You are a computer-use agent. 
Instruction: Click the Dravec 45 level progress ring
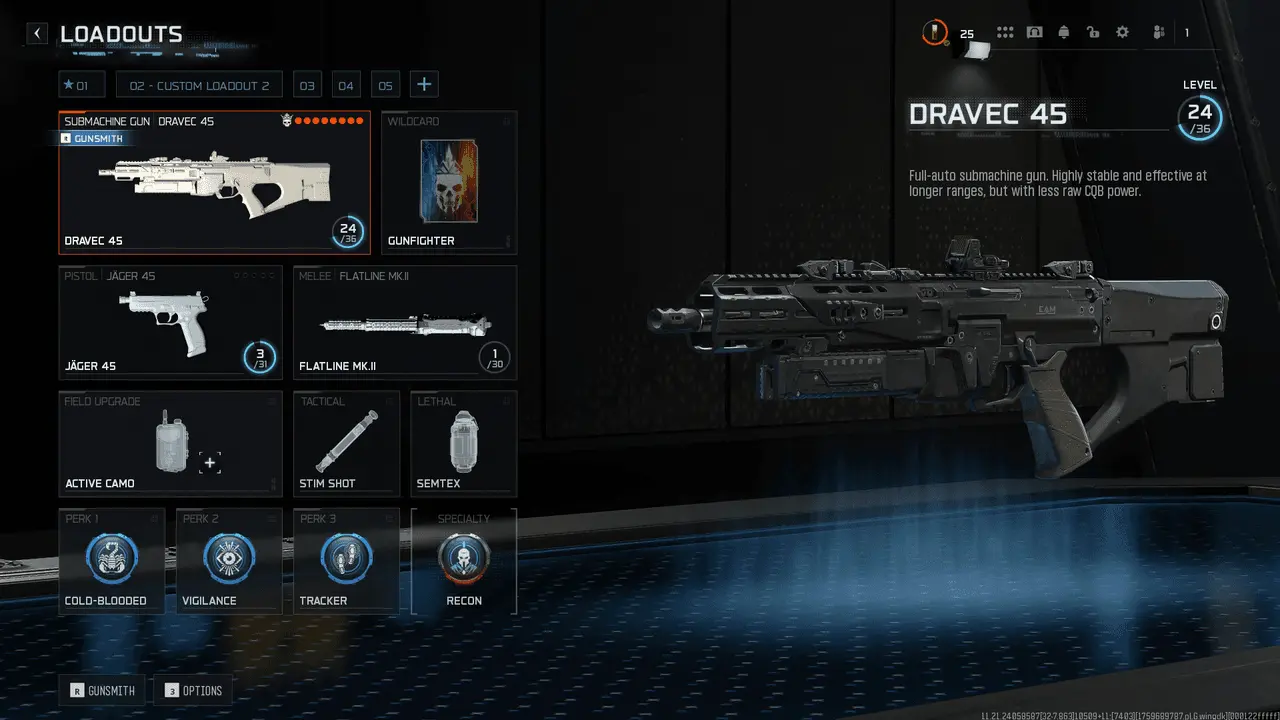349,231
